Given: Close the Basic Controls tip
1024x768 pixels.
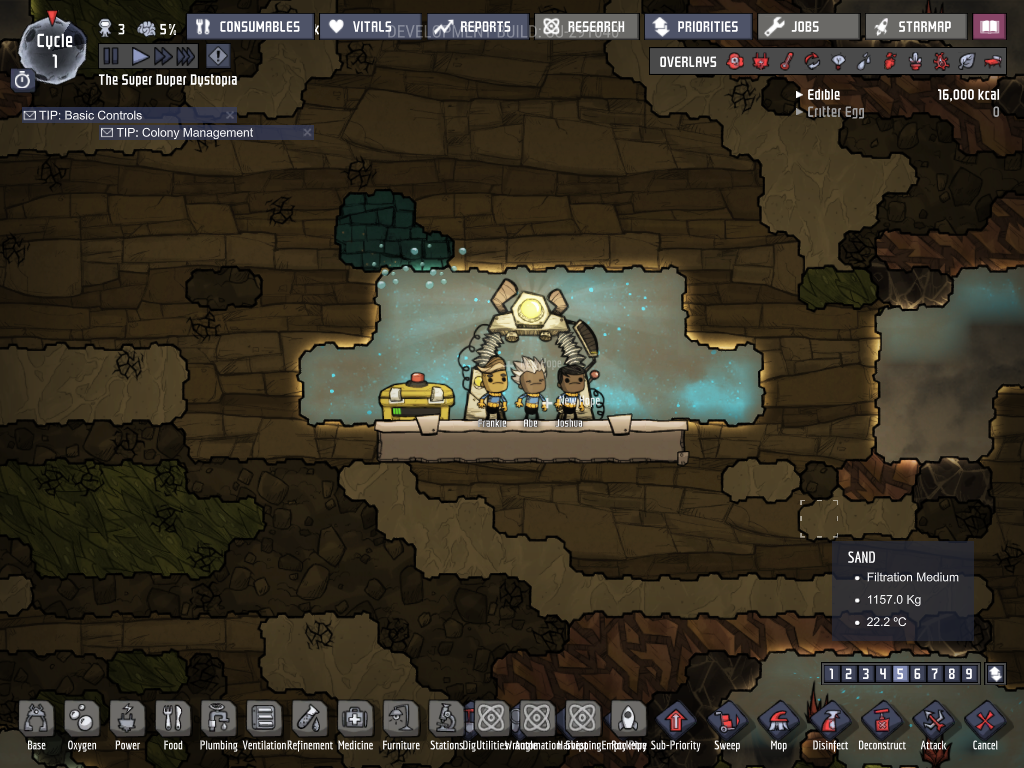Looking at the screenshot, I should click(x=231, y=115).
